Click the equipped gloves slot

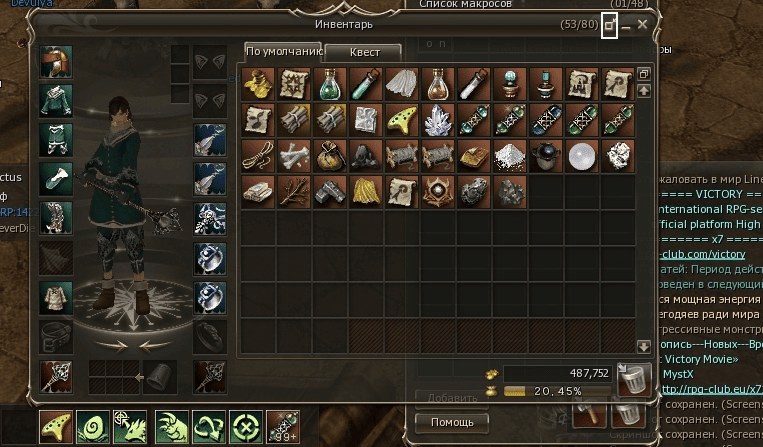(x=55, y=178)
